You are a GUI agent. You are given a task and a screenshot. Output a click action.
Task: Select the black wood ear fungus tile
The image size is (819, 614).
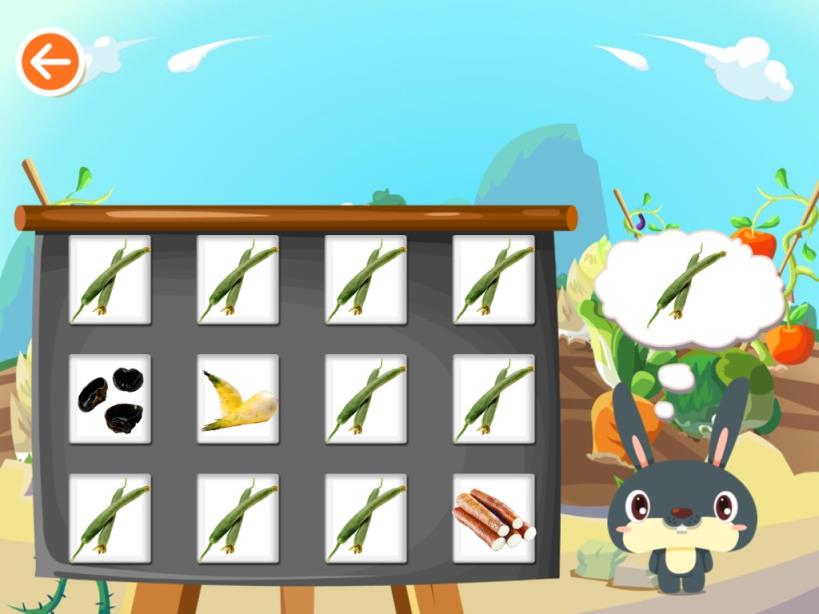[x=110, y=398]
